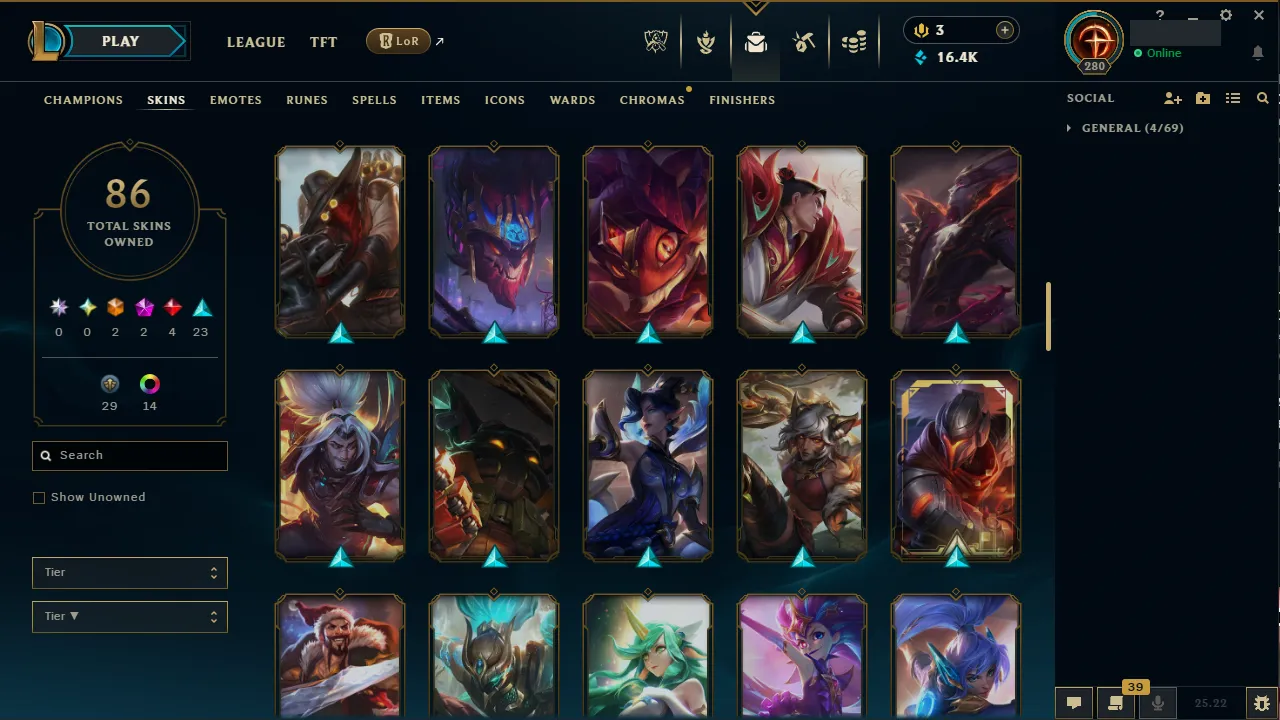Select the TFT menu item
This screenshot has width=1280, height=720.
[x=323, y=41]
